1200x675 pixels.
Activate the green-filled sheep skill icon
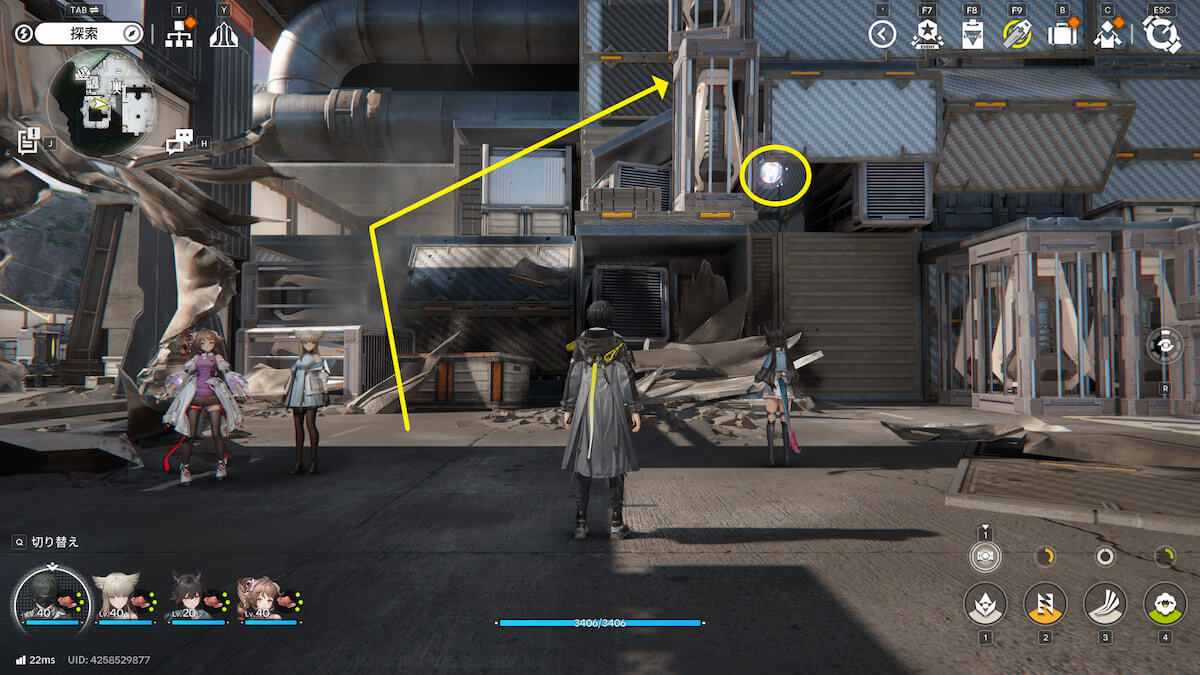[1164, 603]
